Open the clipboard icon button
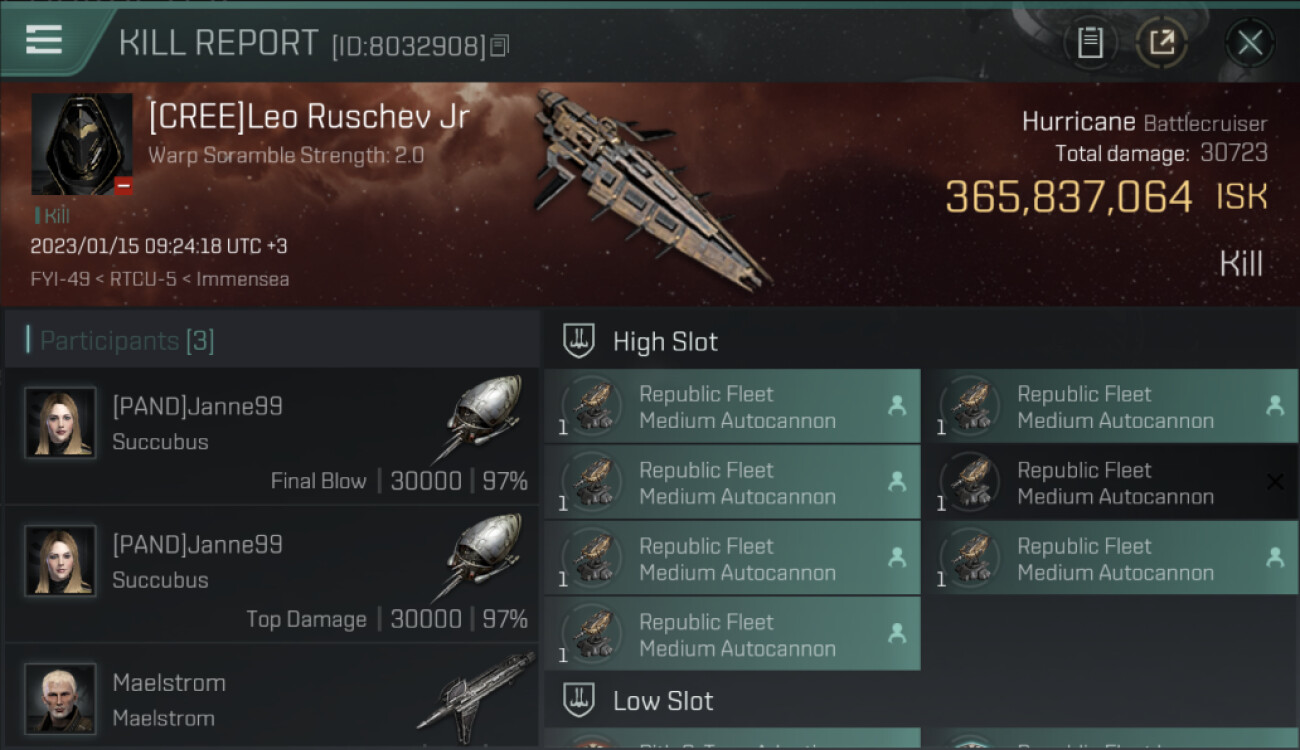 click(x=1090, y=43)
